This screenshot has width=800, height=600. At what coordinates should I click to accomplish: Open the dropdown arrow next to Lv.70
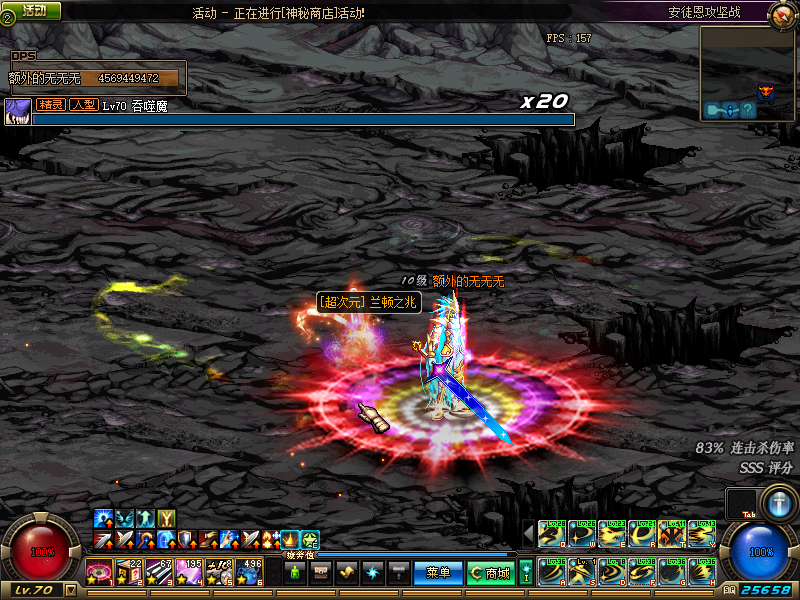point(70,590)
